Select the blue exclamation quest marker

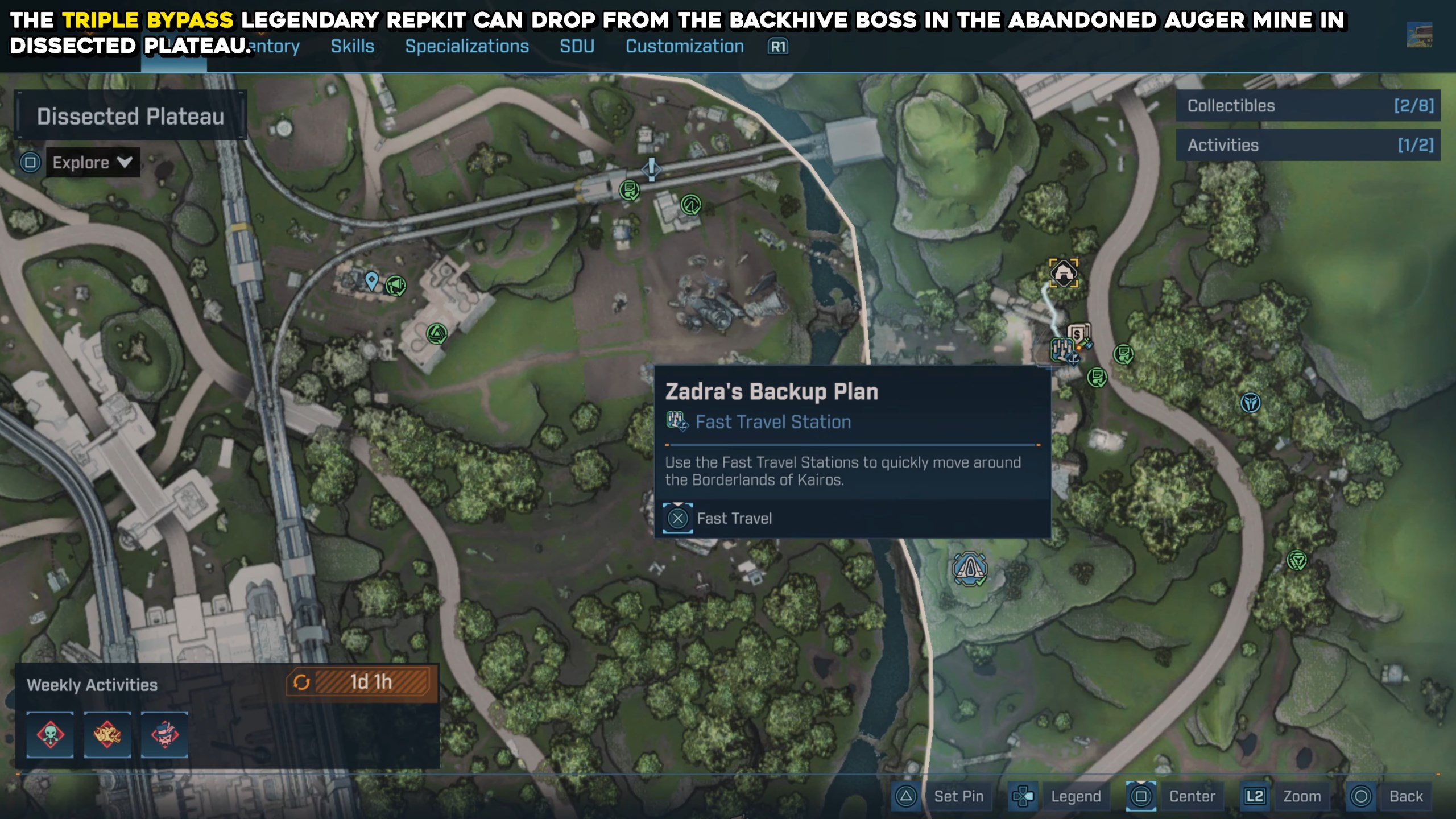[652, 168]
